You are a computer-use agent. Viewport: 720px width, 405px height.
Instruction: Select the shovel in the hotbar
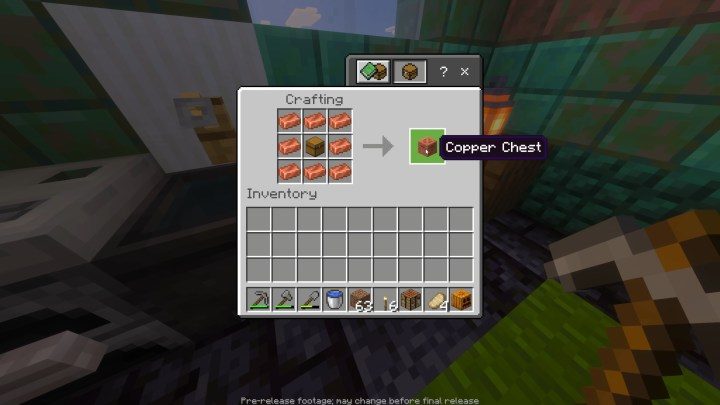pos(309,298)
